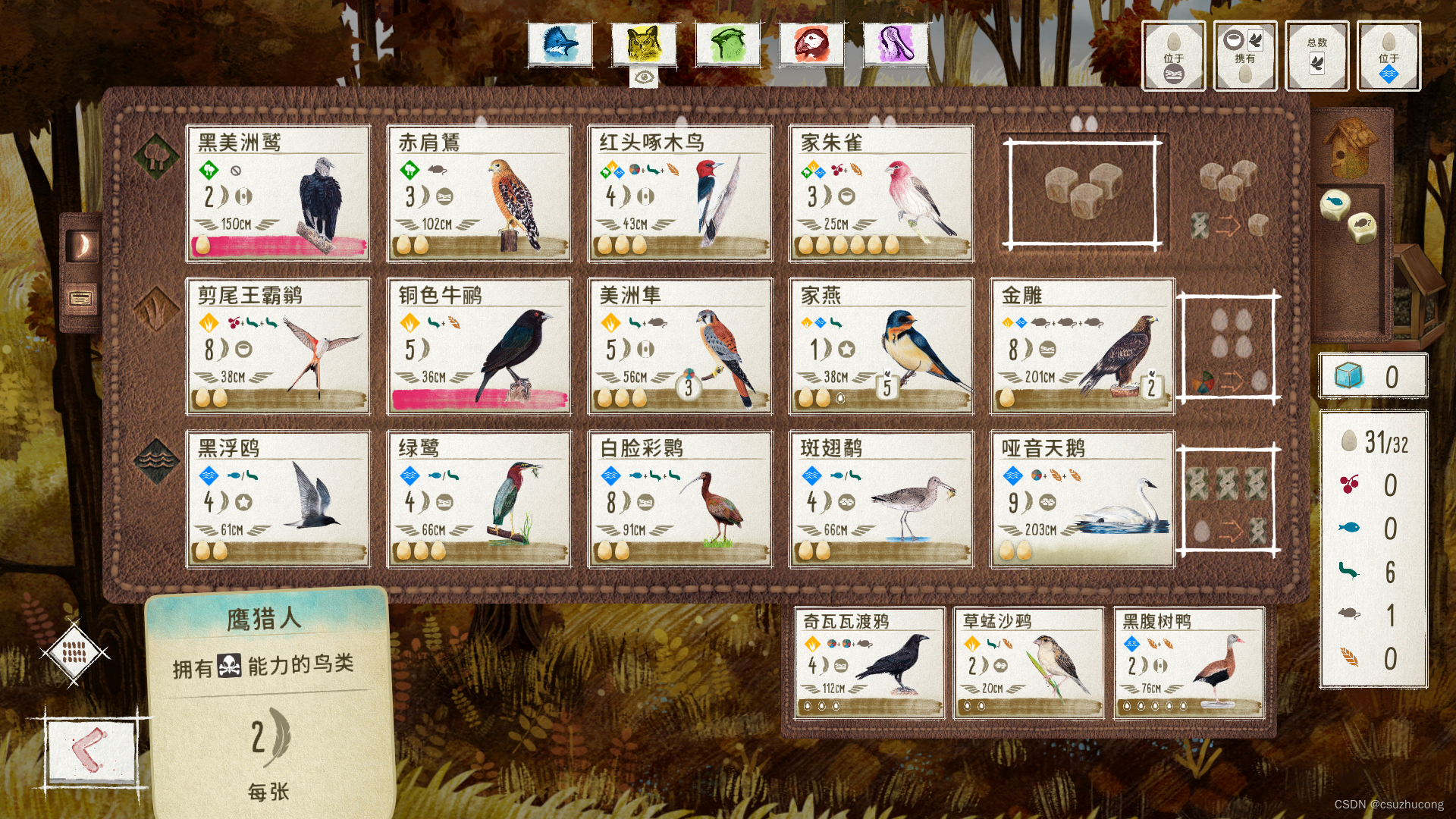View the red puffin player's board
1456x819 pixels.
(x=811, y=44)
